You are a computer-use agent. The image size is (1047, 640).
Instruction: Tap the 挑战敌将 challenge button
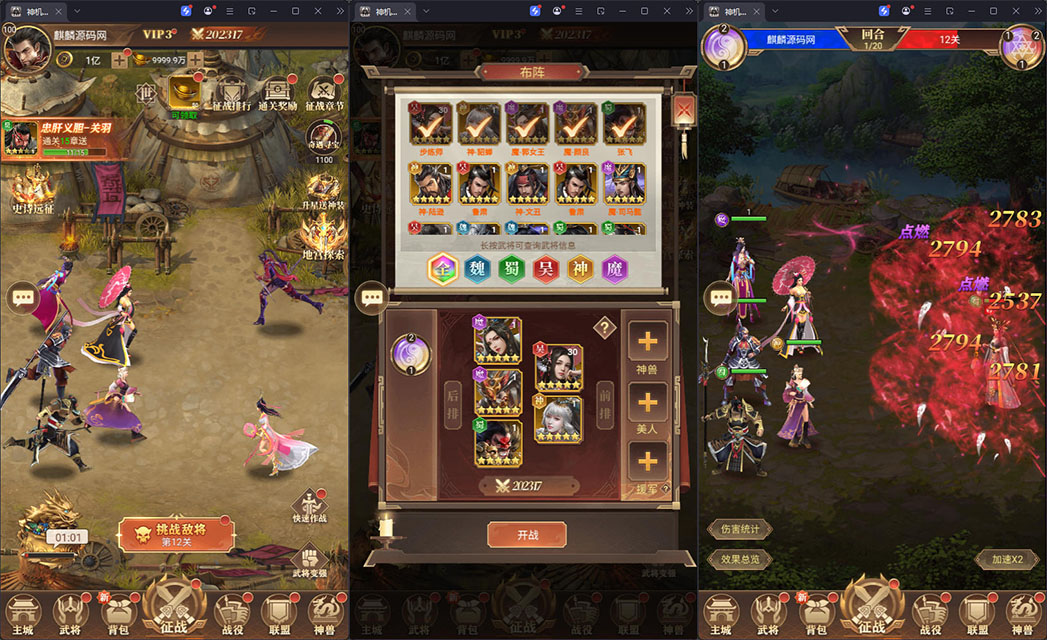pos(175,534)
